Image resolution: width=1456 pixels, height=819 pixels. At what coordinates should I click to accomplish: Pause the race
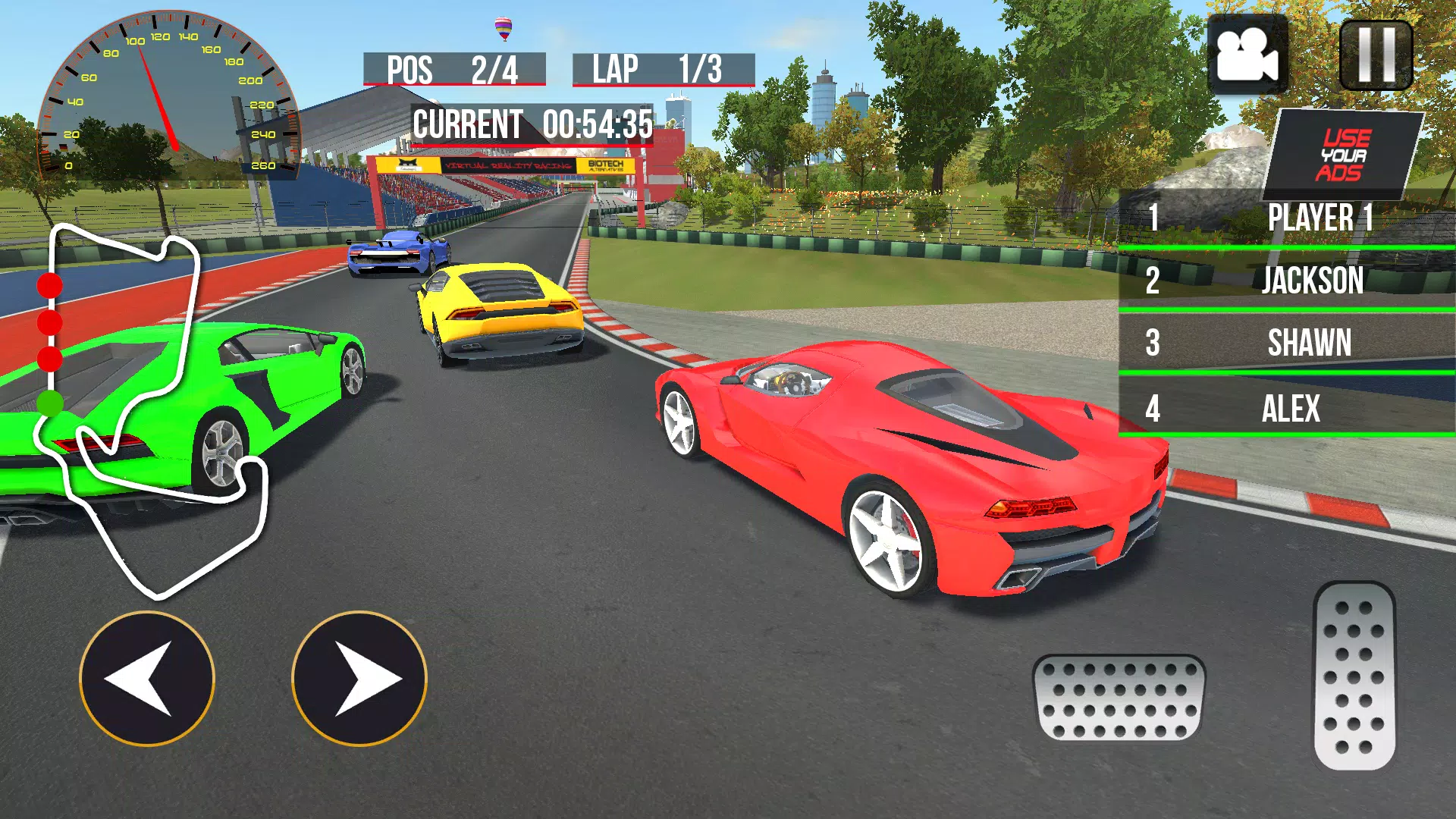pyautogui.click(x=1376, y=55)
